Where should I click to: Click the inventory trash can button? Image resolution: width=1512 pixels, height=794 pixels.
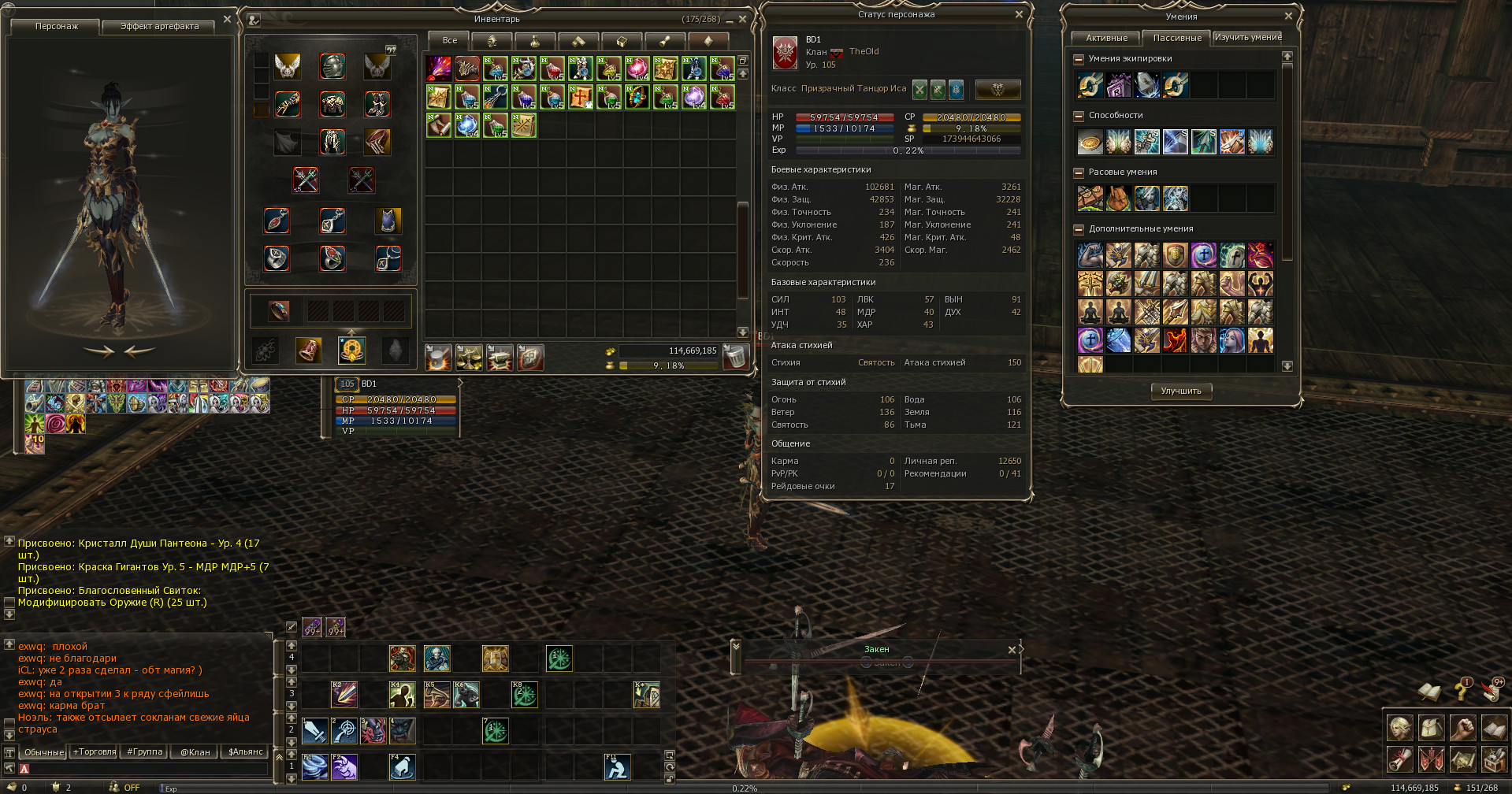[734, 358]
